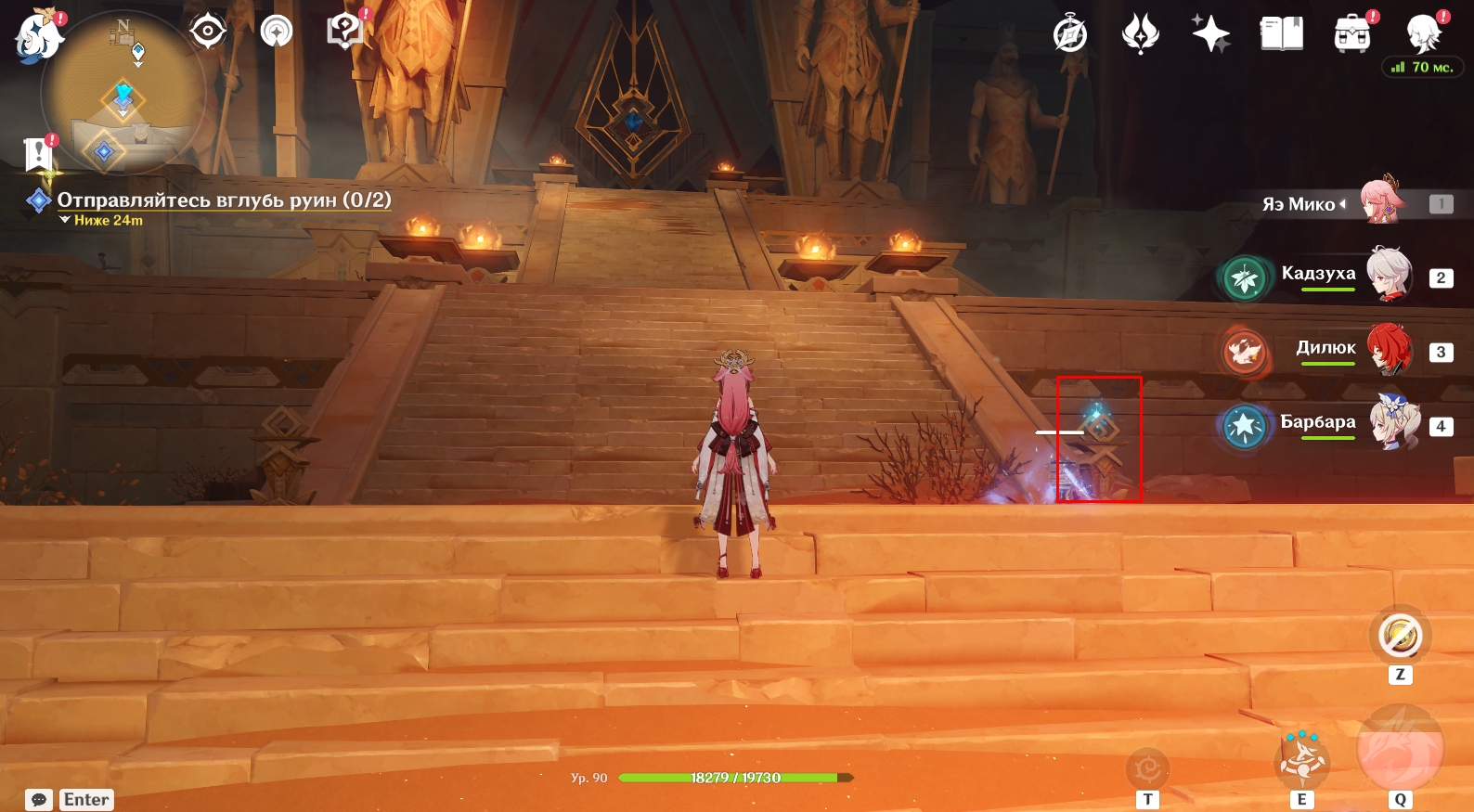Activate Yae Miko's elemental skill
Image resolution: width=1474 pixels, height=812 pixels.
coord(1302,759)
